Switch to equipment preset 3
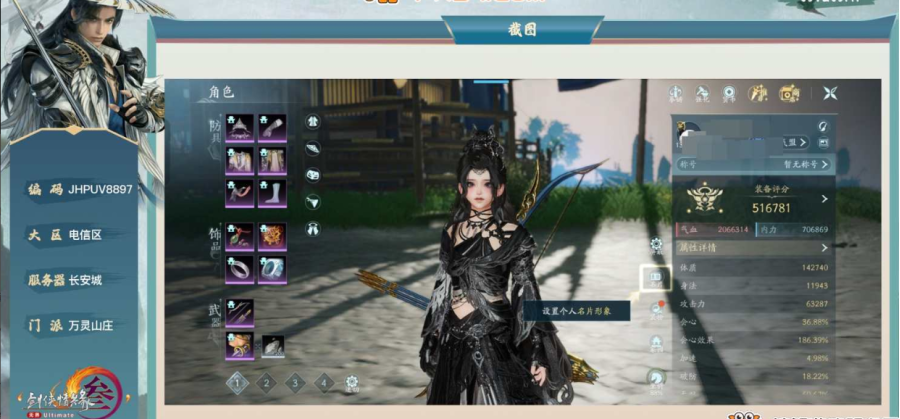 point(295,381)
